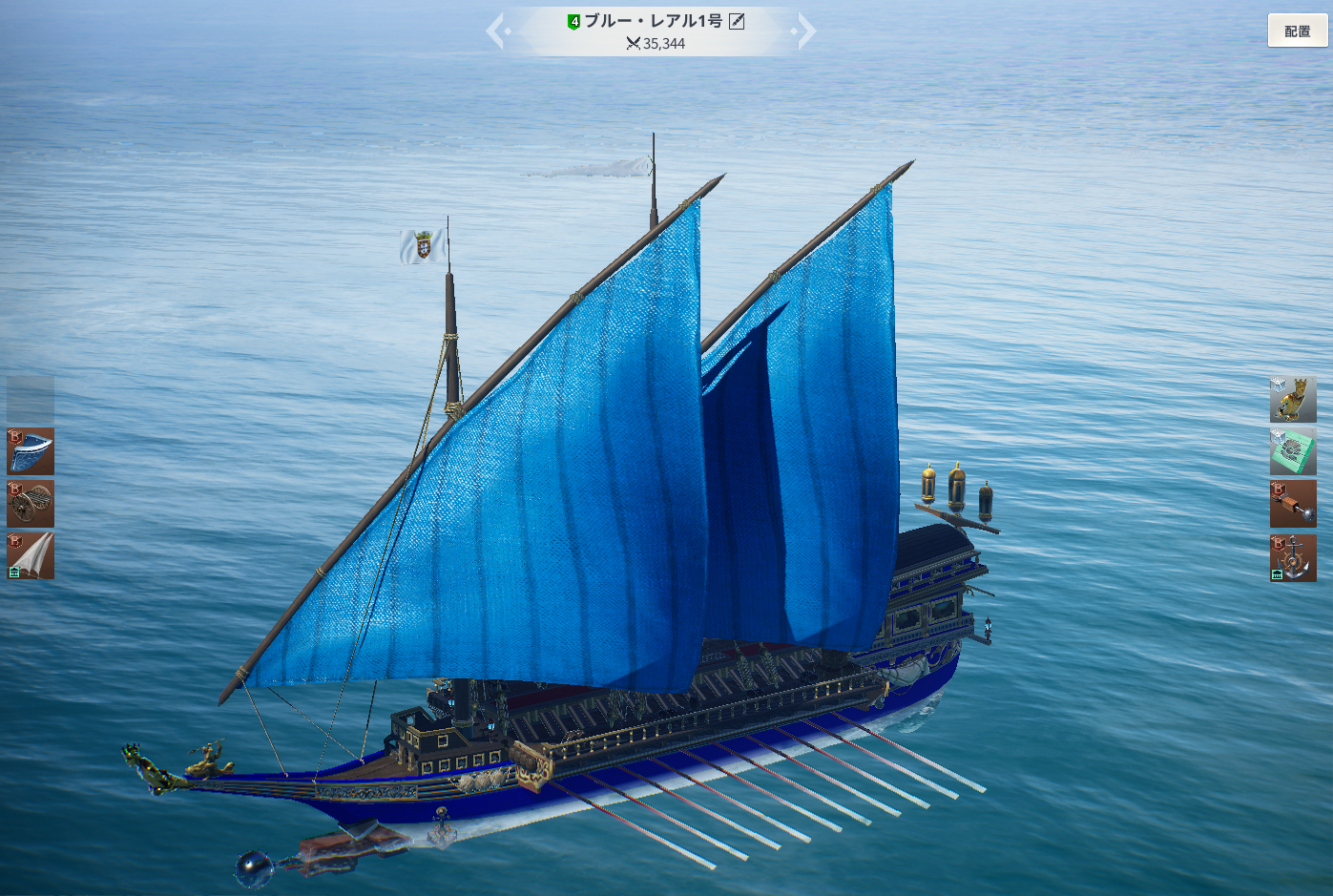Select the spiked ram equipment slot
The height and width of the screenshot is (896, 1333).
(x=1293, y=504)
